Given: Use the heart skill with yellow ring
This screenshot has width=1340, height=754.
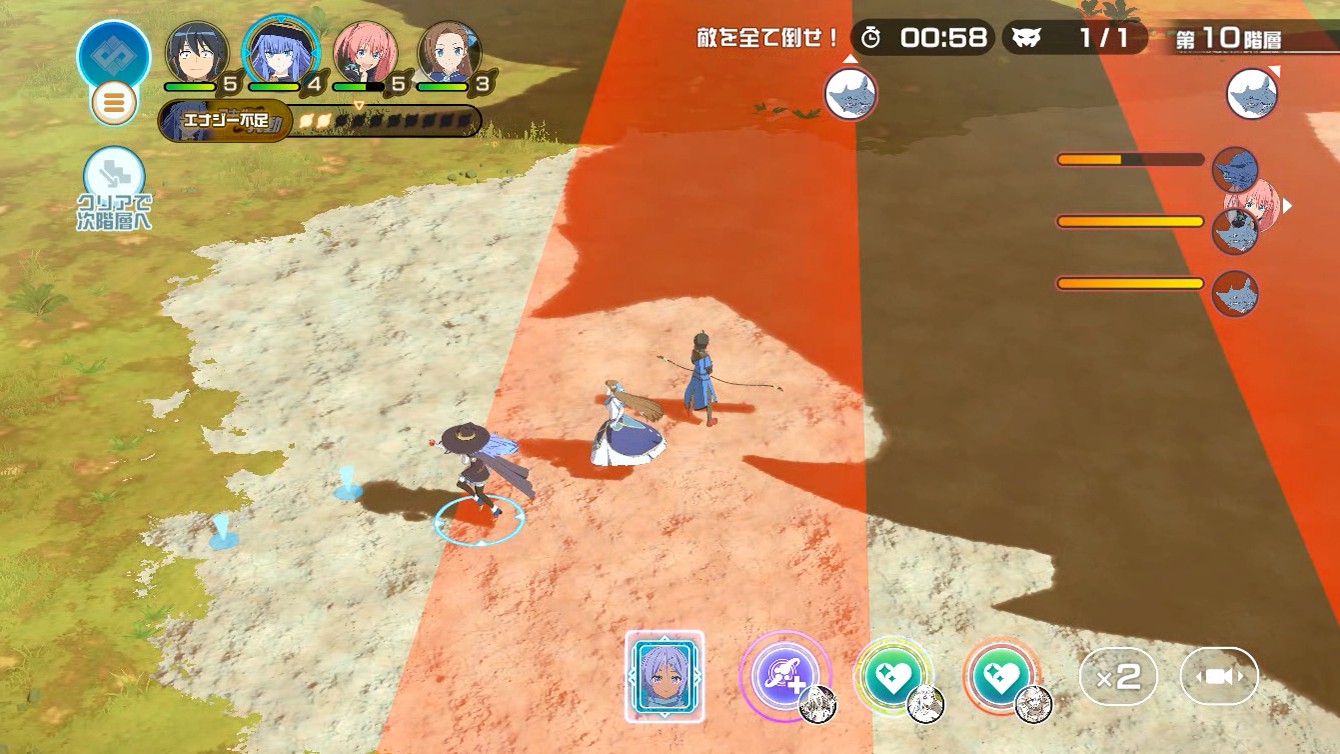Looking at the screenshot, I should [x=892, y=675].
